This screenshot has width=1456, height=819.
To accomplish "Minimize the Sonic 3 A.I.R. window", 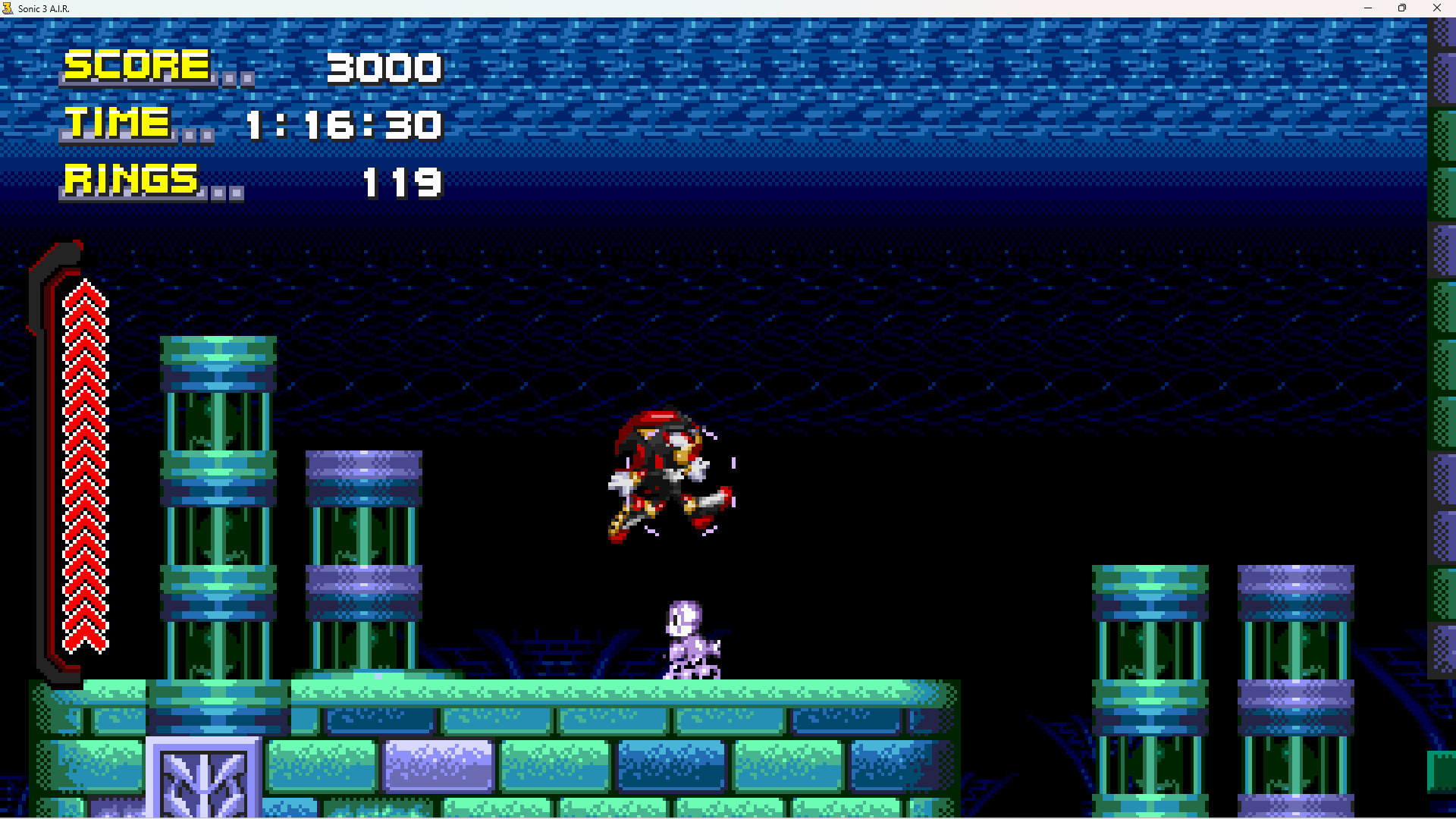I will click(x=1367, y=8).
